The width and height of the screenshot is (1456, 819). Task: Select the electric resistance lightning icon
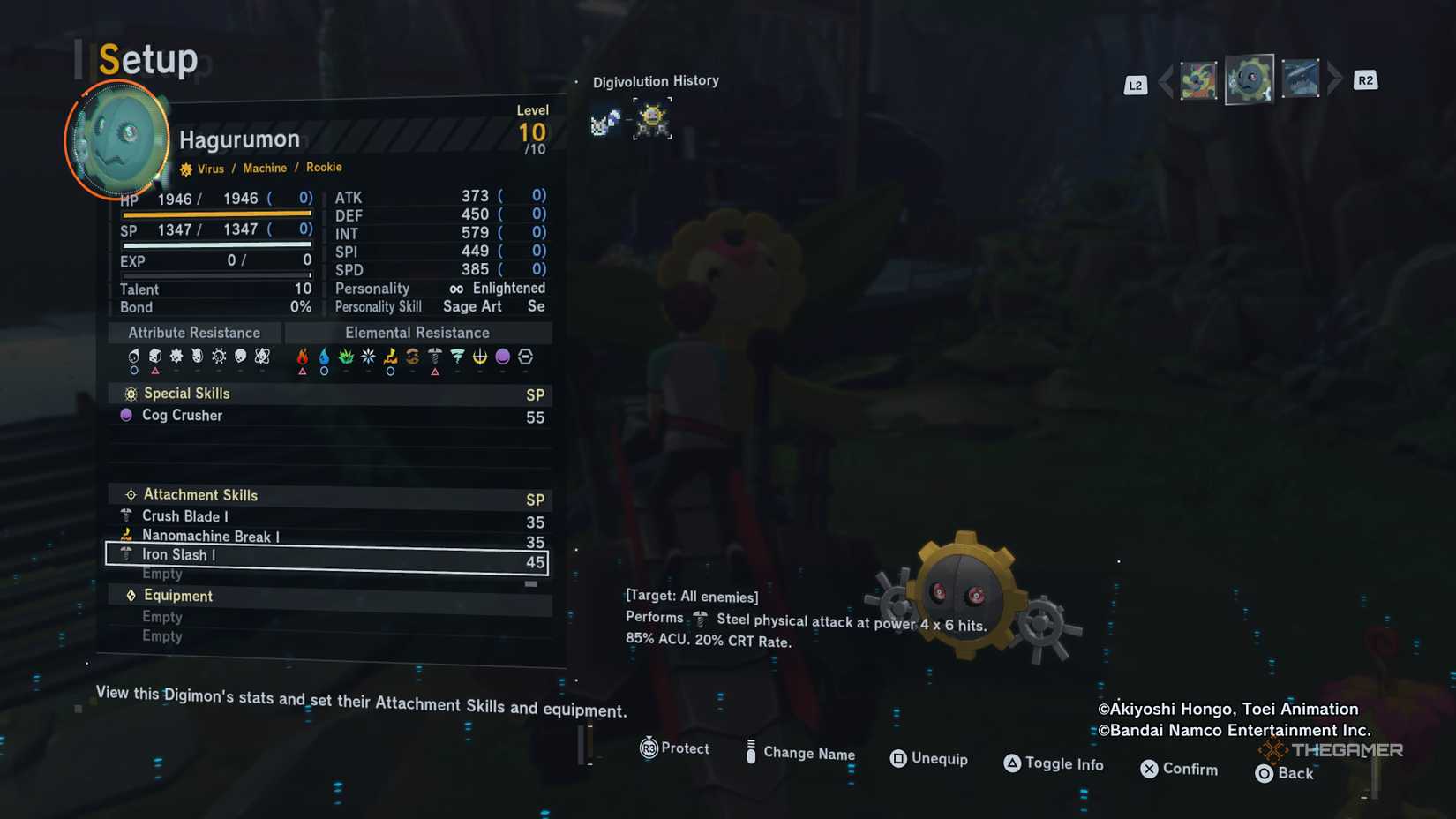388,357
